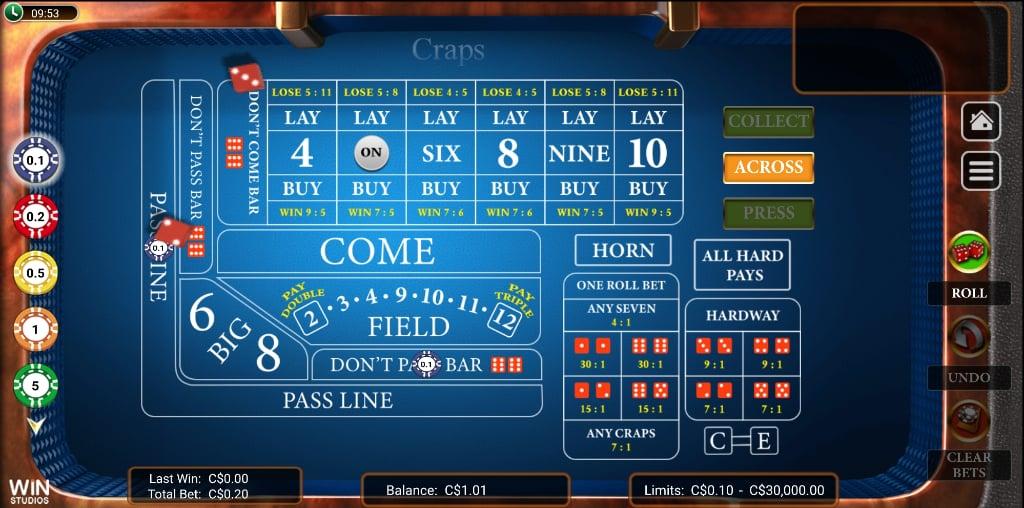Bet on the bottom PASS LINE
This screenshot has width=1024, height=508.
(338, 401)
